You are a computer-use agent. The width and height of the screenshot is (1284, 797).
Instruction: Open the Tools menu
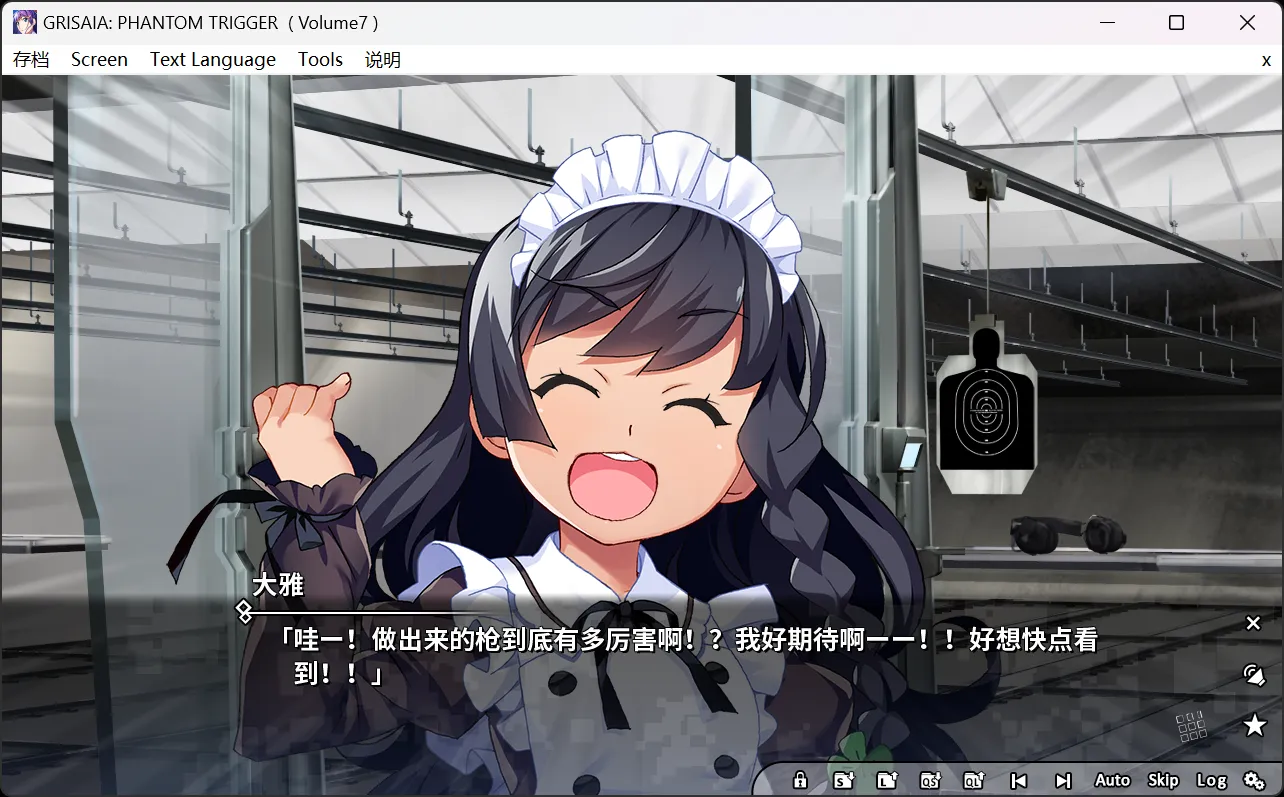coord(320,59)
